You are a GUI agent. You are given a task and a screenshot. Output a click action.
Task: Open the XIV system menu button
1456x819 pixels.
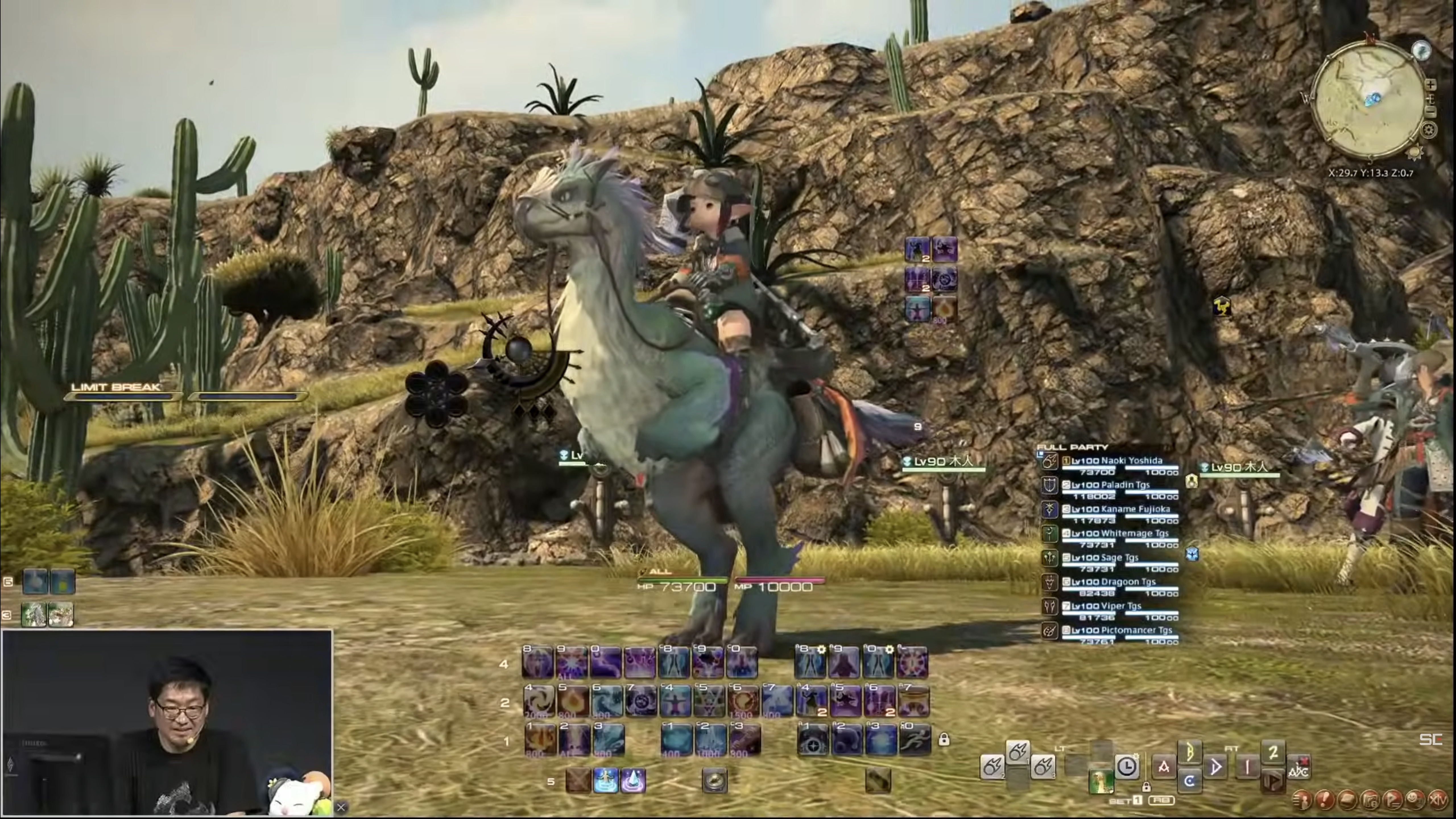coord(1438,800)
